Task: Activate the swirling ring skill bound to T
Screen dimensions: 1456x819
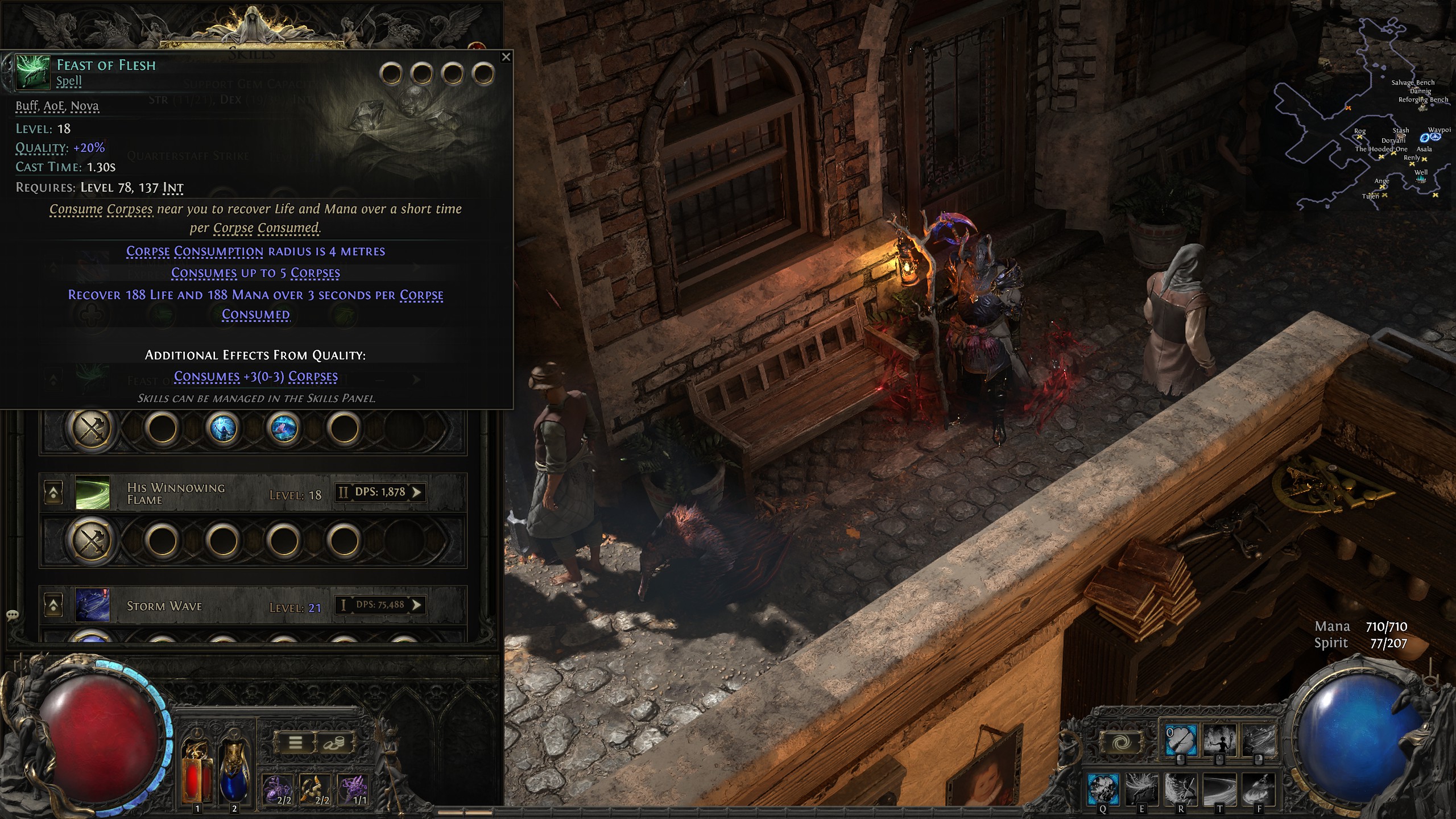Action: click(x=1219, y=789)
